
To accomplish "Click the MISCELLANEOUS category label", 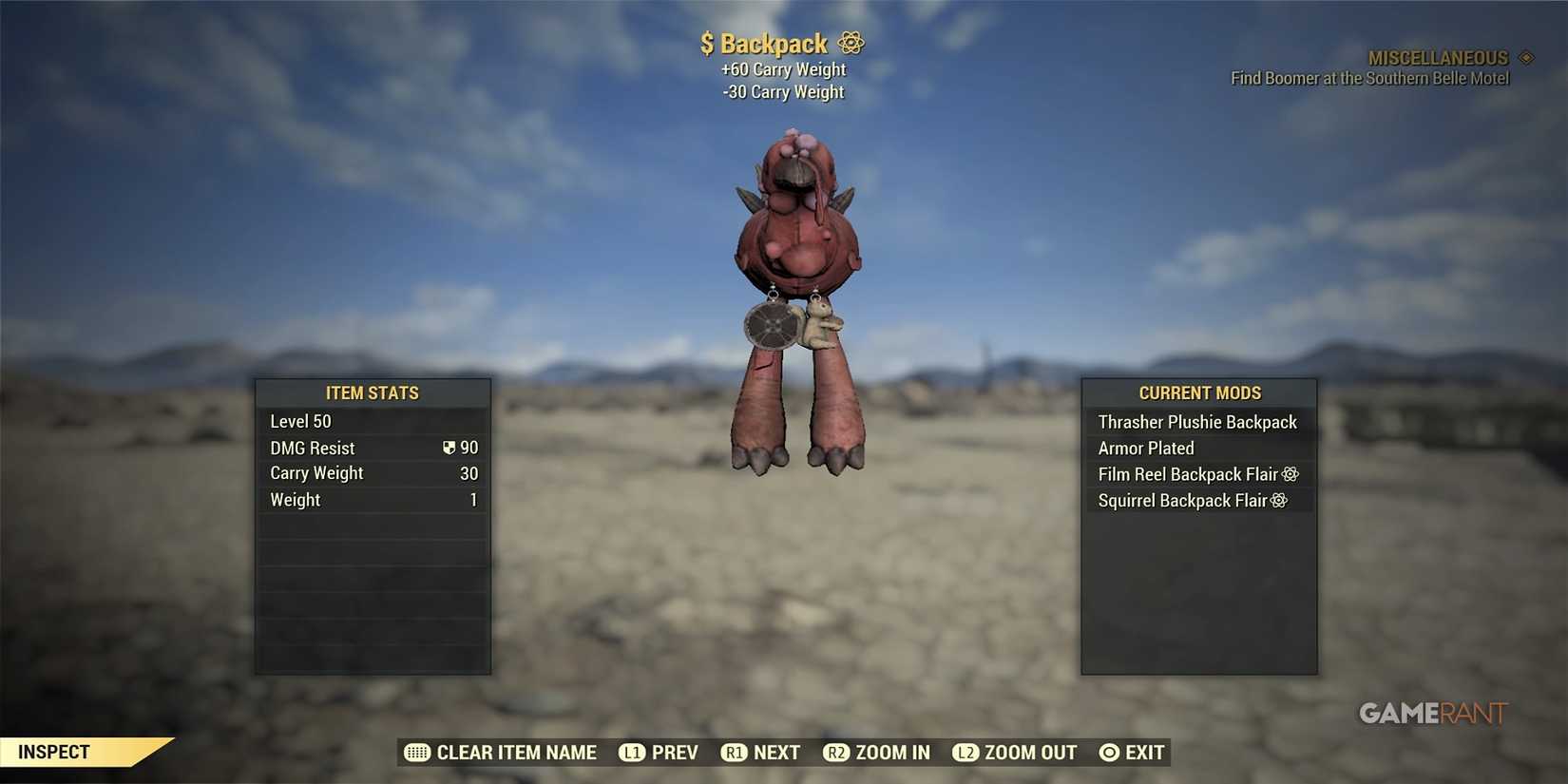I will click(x=1438, y=57).
